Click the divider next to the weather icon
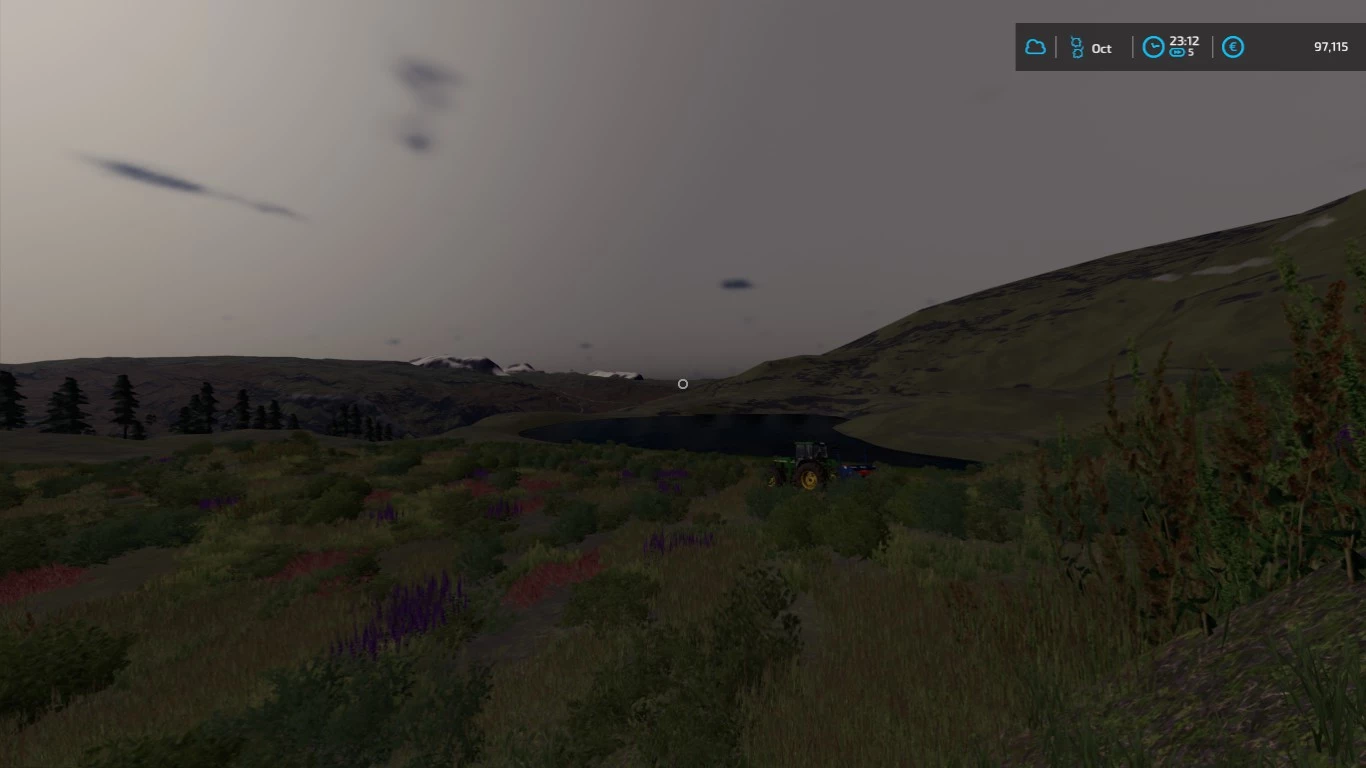The width and height of the screenshot is (1366, 768). pyautogui.click(x=1057, y=47)
